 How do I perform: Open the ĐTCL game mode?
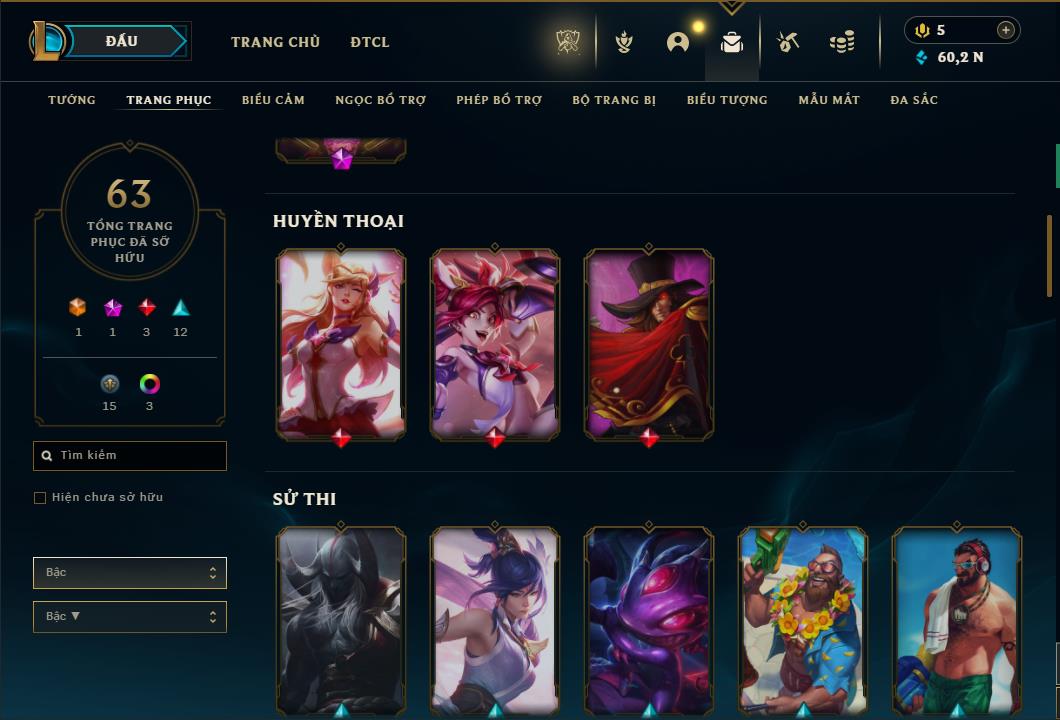(370, 42)
